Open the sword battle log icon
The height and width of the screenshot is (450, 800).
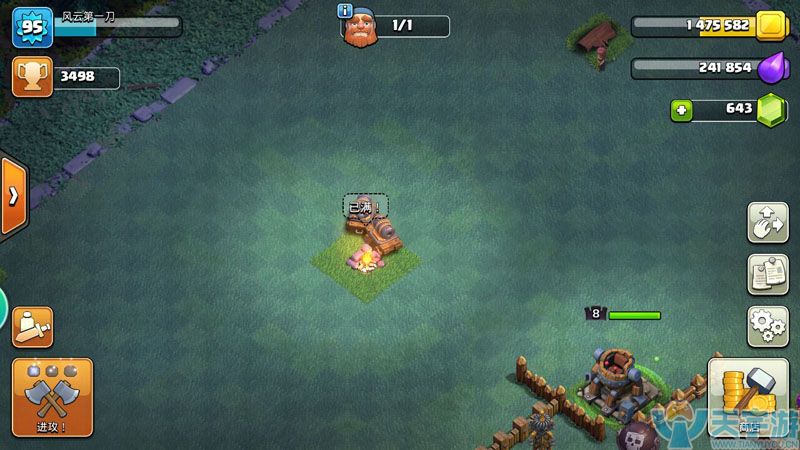pos(32,327)
